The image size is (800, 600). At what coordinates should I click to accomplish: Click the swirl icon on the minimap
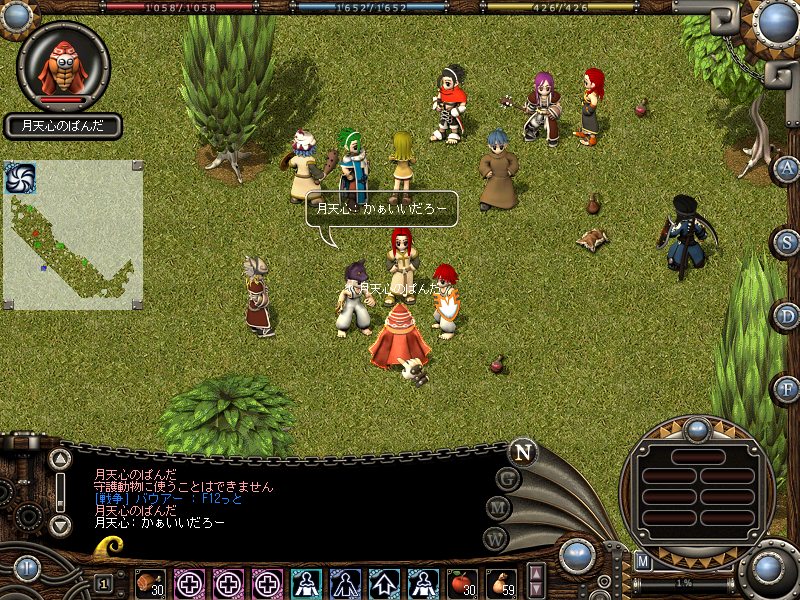tap(20, 177)
